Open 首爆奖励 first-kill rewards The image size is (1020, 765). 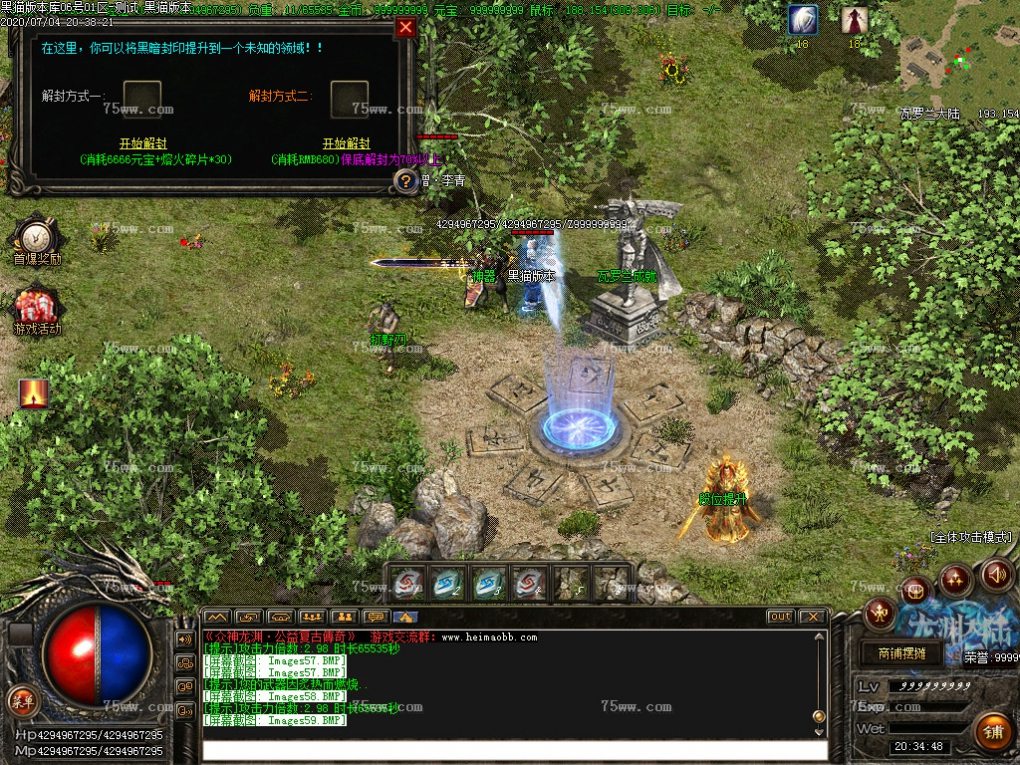pyautogui.click(x=37, y=241)
